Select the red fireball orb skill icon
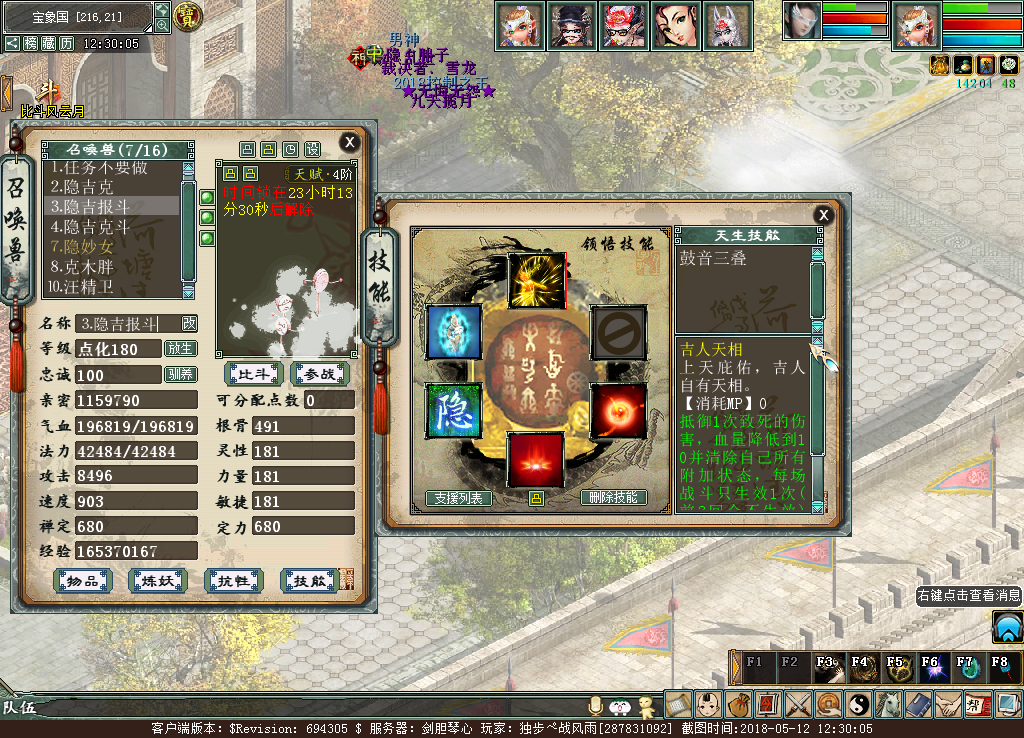Viewport: 1024px width, 738px height. 617,410
